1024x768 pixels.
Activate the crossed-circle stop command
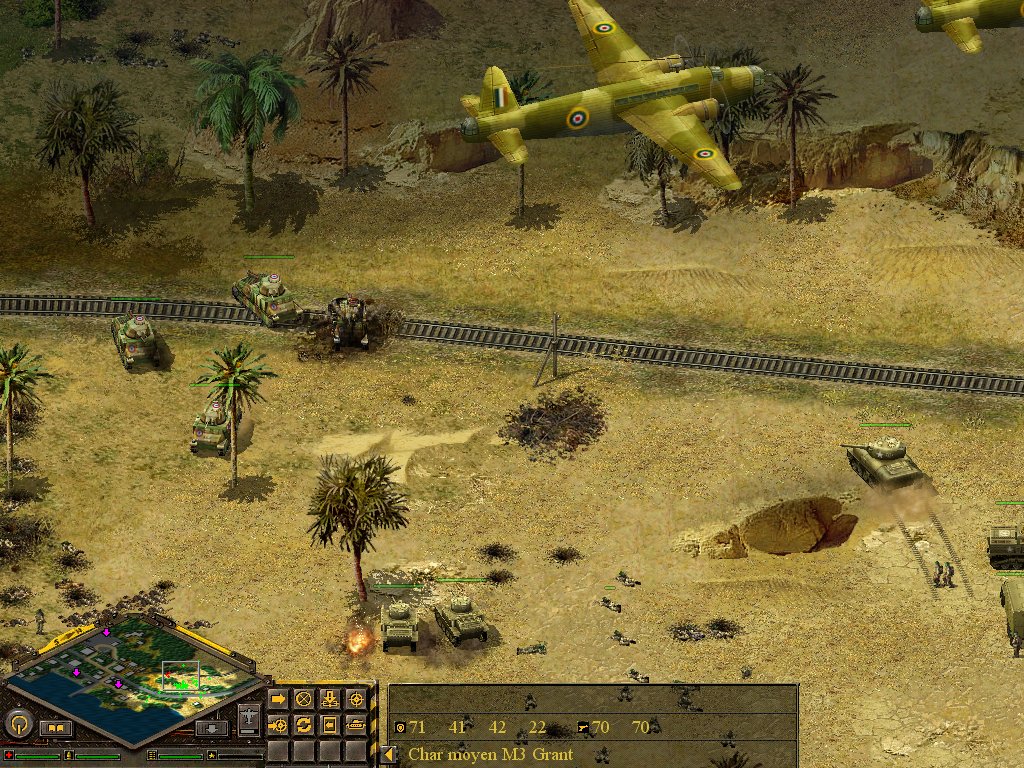(x=304, y=699)
